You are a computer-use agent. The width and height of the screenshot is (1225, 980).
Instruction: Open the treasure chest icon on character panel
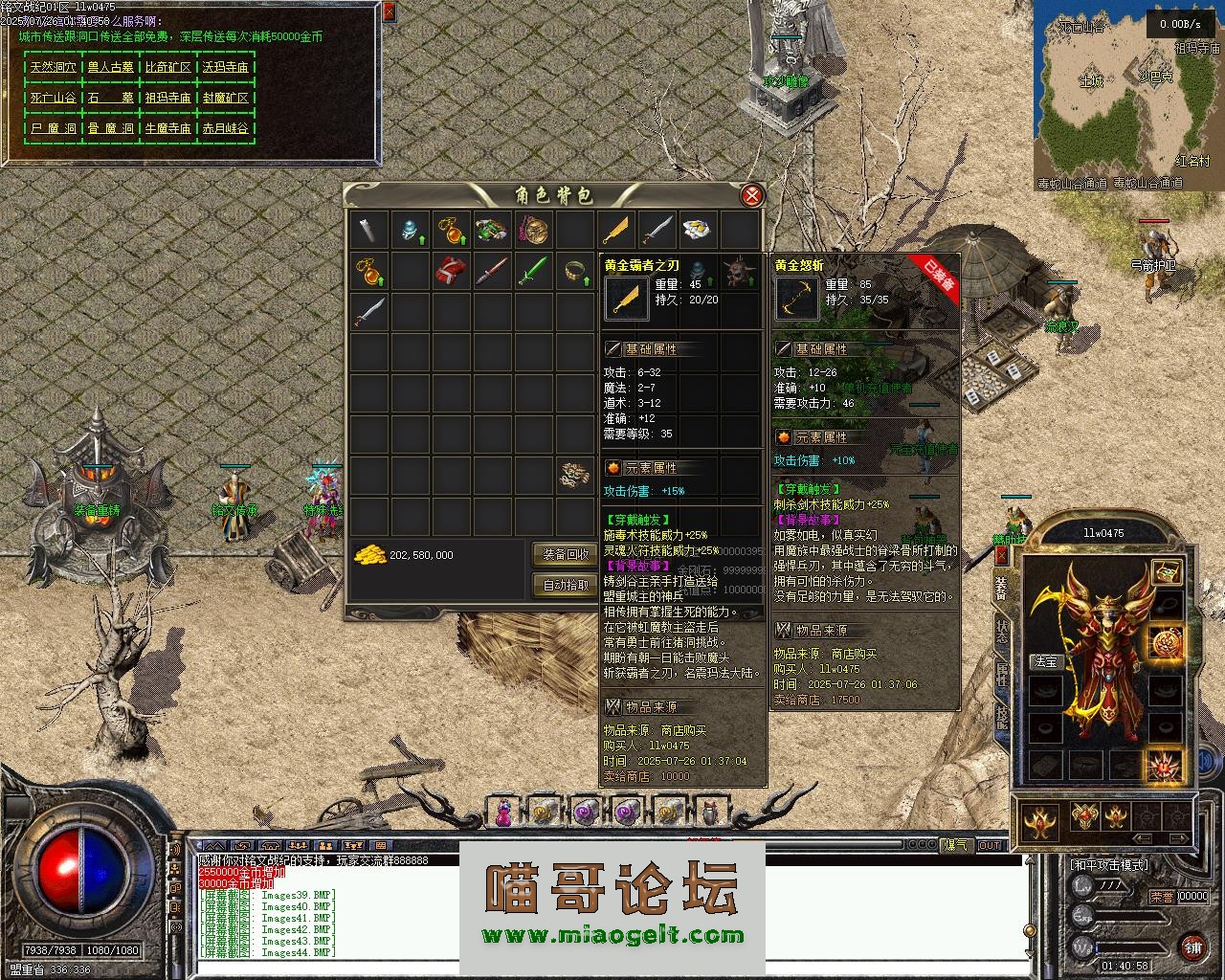tap(1166, 572)
